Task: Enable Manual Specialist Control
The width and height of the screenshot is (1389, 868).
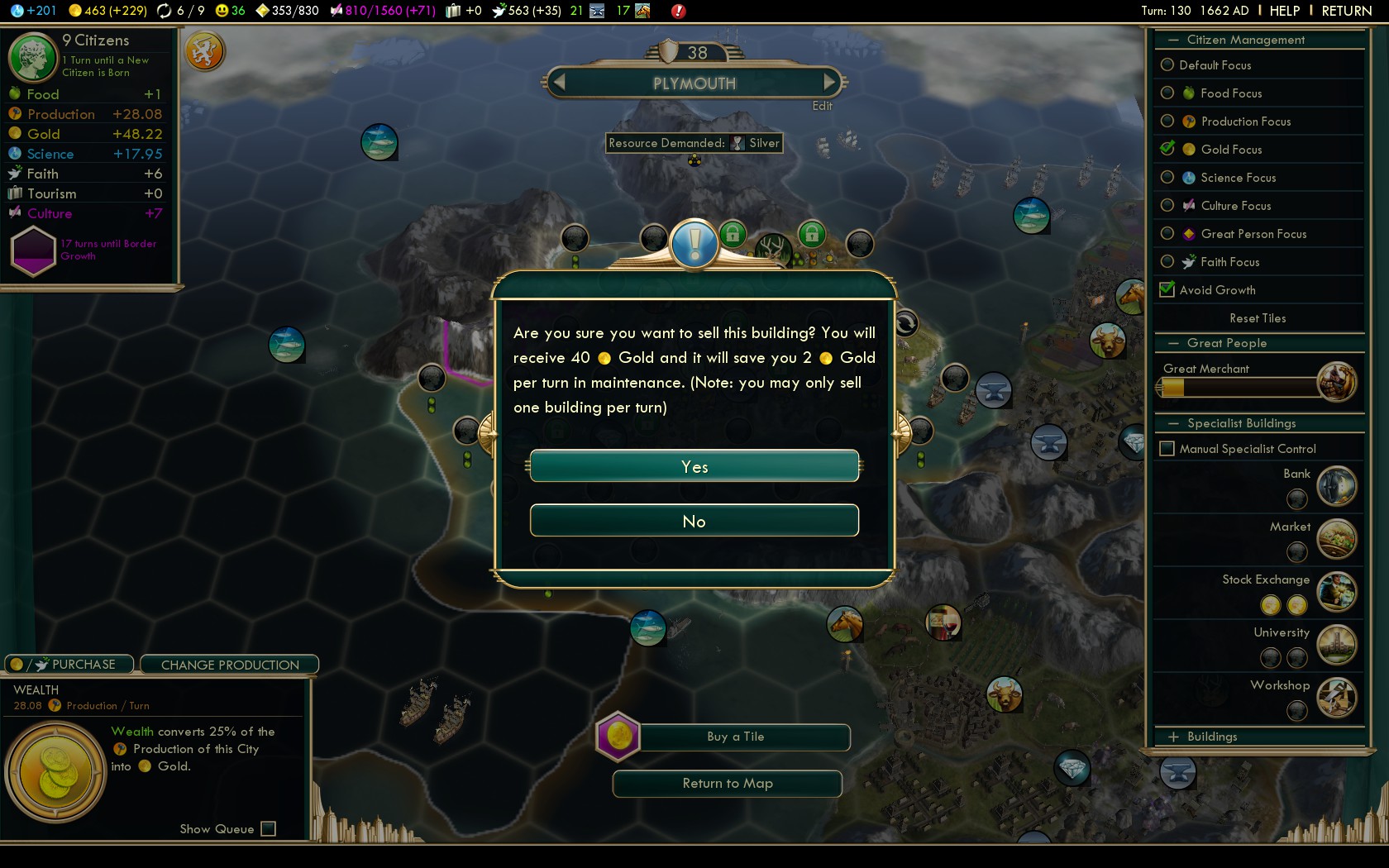Action: point(1167,448)
